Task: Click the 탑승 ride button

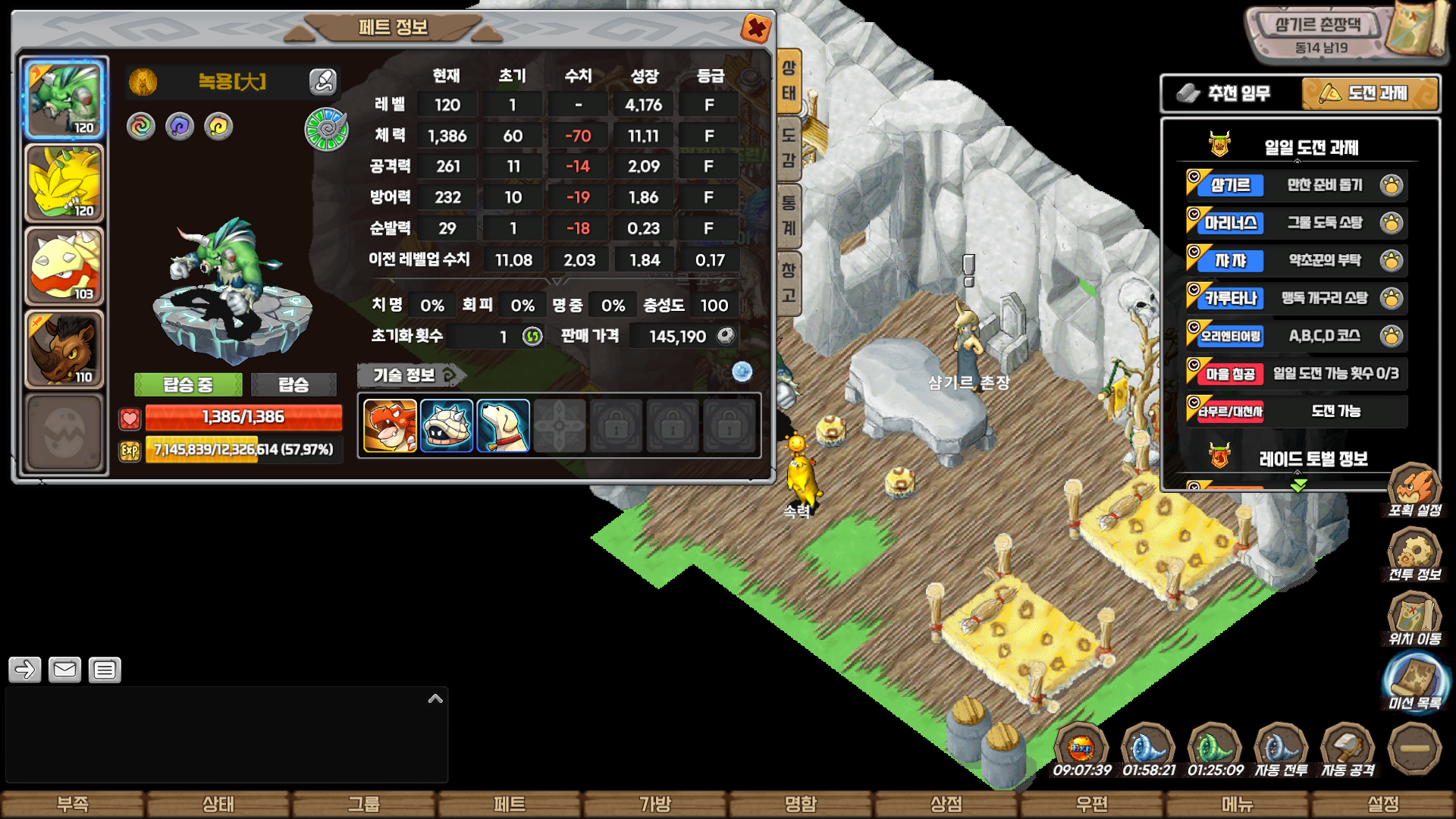Action: pos(293,384)
